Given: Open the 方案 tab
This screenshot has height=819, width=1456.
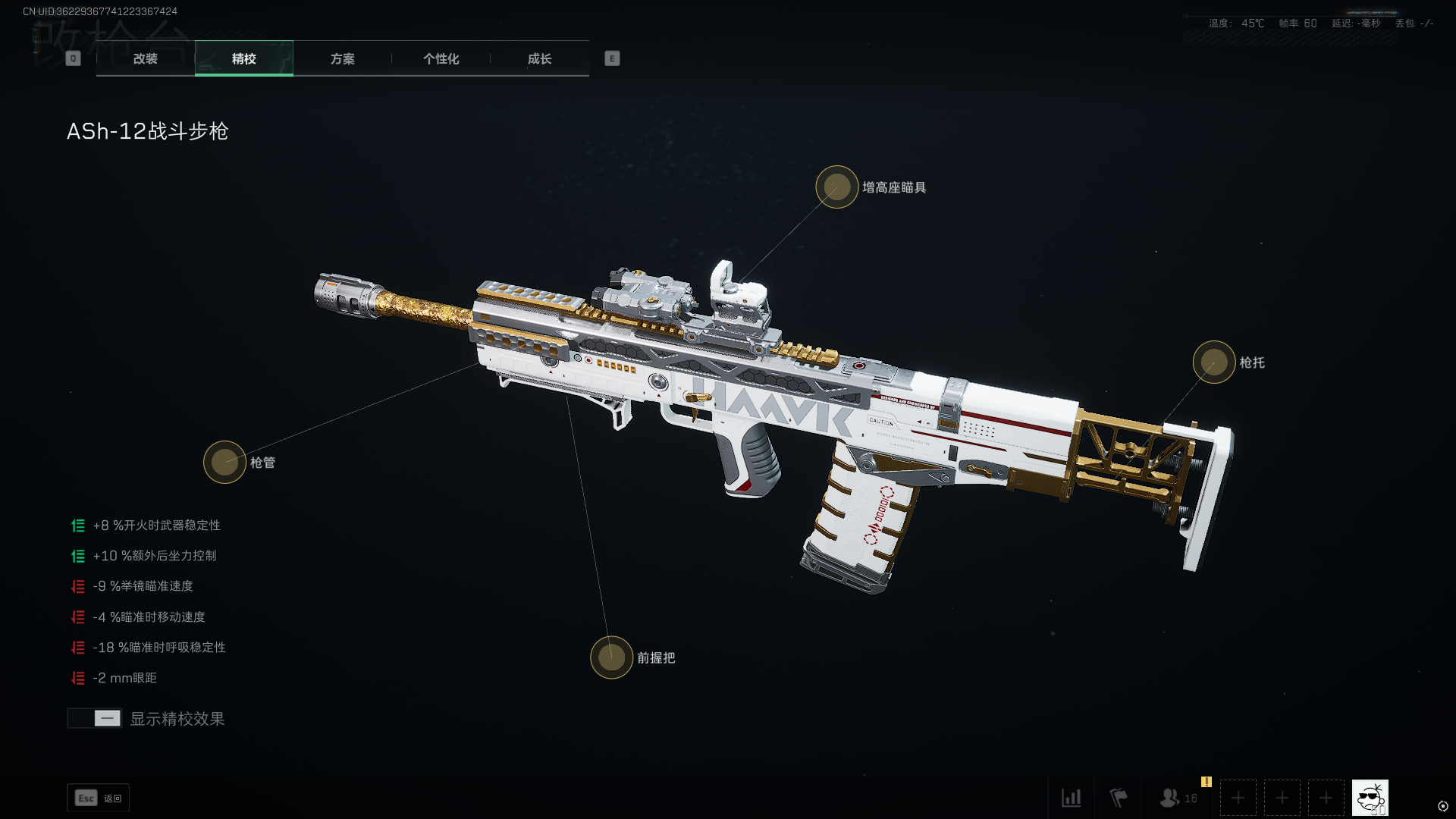Looking at the screenshot, I should pos(342,58).
